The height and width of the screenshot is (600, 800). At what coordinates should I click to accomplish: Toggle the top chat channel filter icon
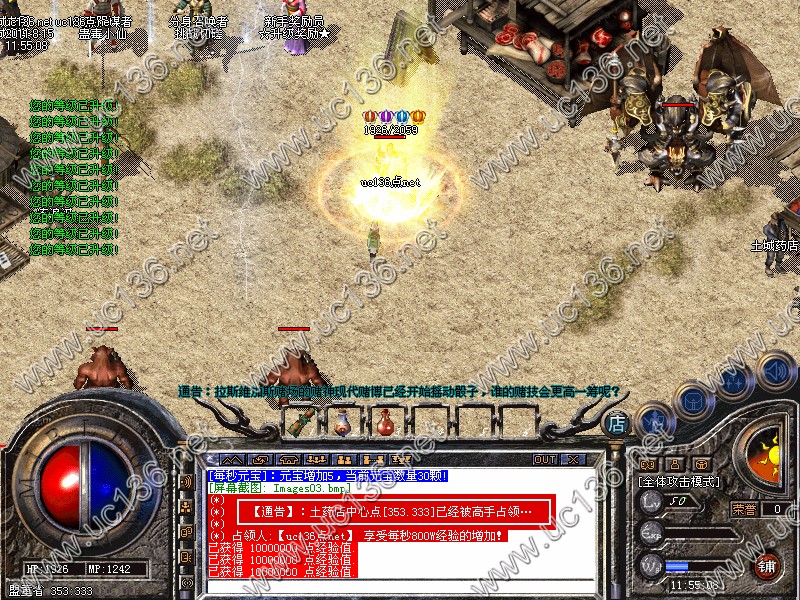(x=186, y=482)
